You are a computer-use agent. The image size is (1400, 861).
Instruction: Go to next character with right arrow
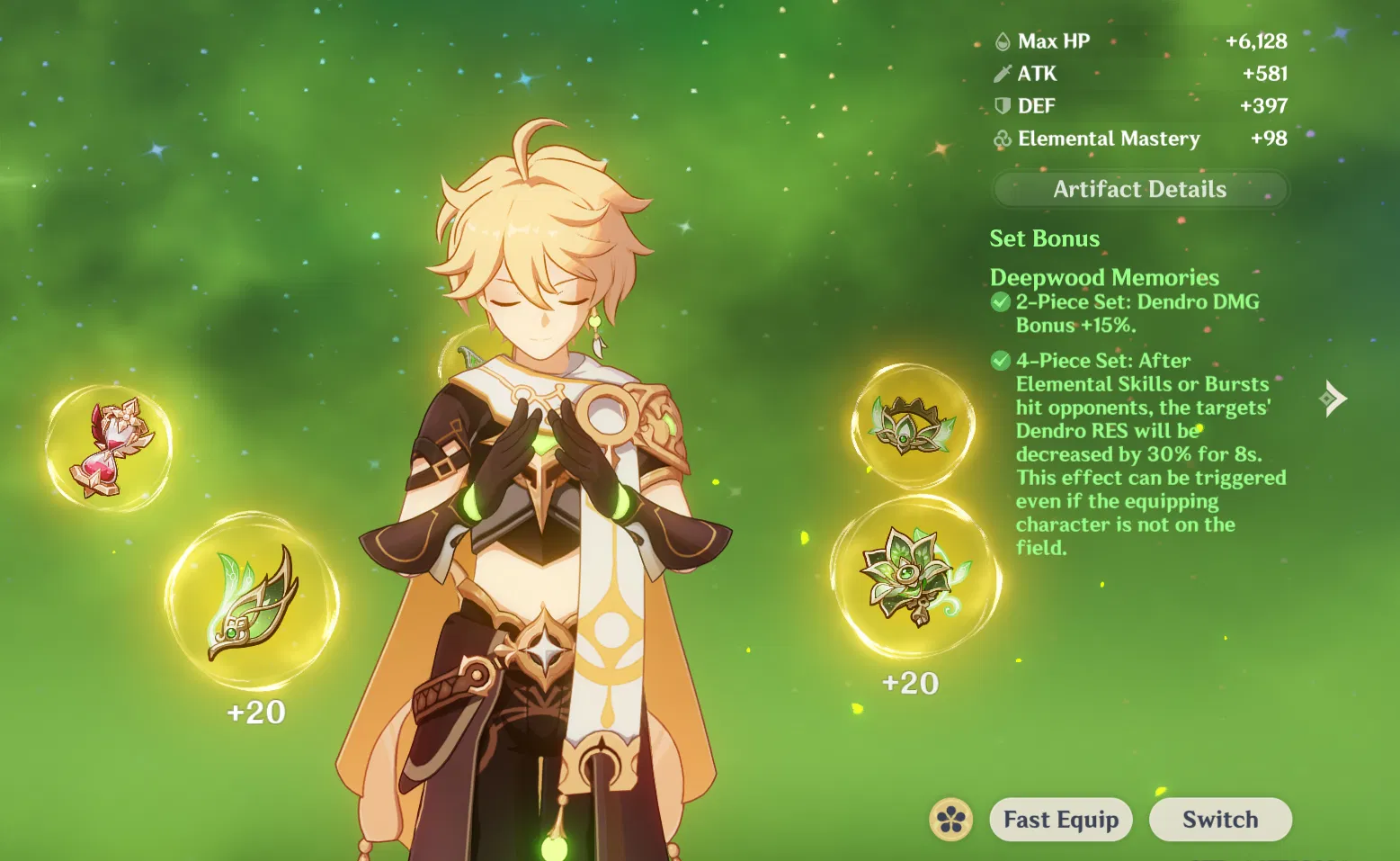click(1333, 398)
